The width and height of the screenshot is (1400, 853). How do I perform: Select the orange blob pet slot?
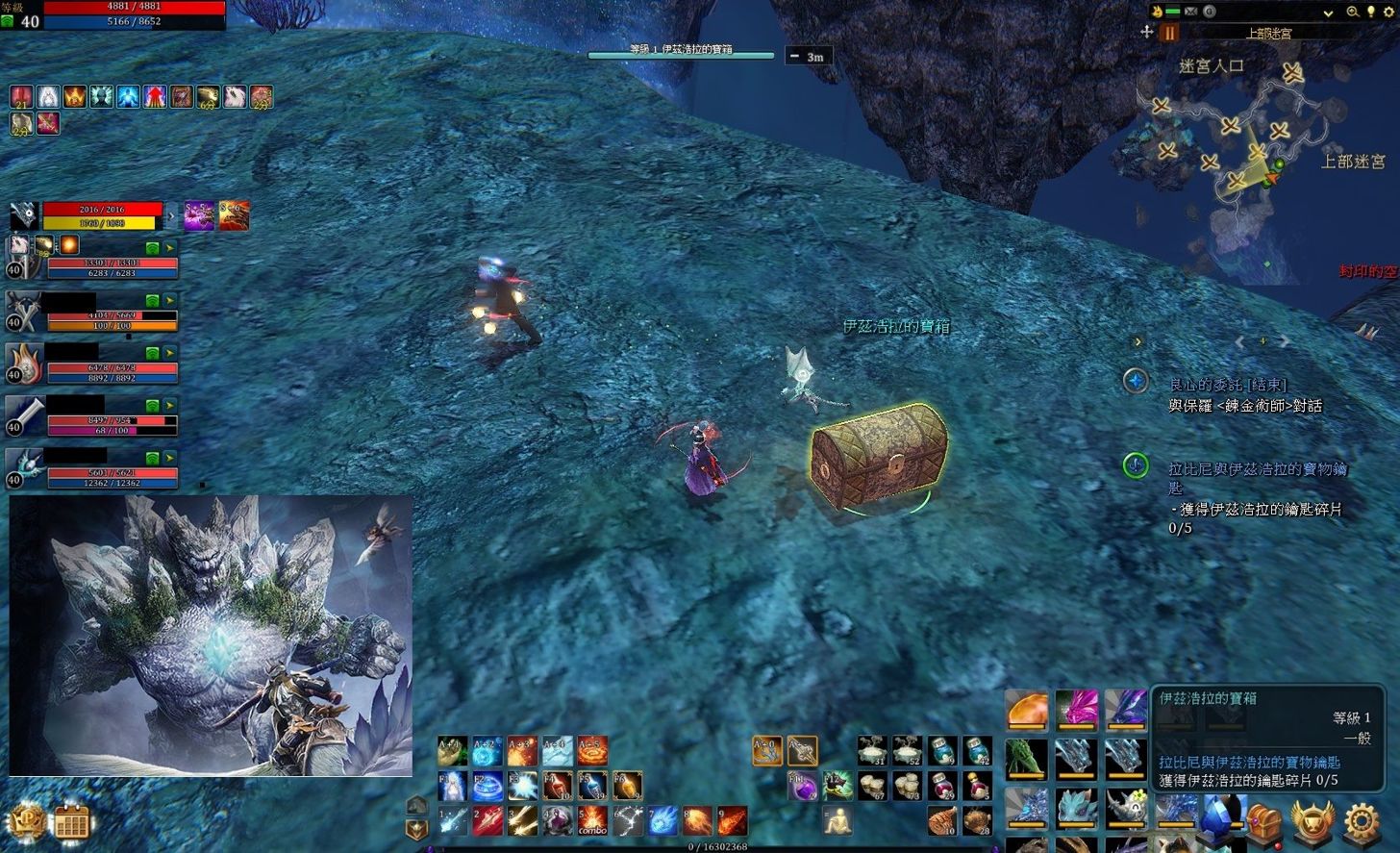coord(1027,710)
